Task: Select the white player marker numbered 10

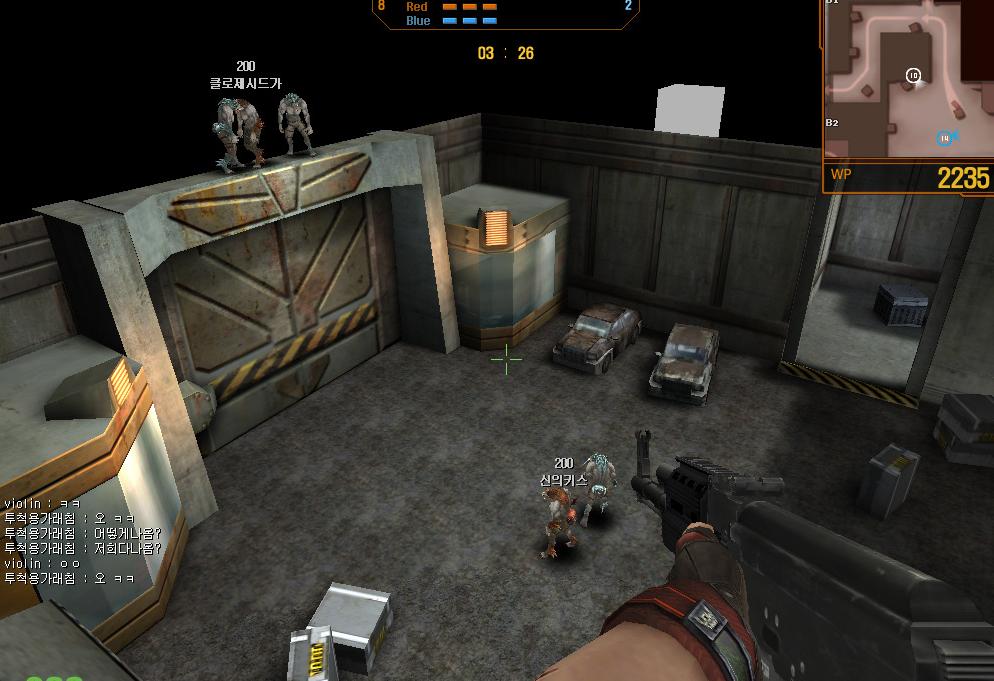Action: pos(913,76)
